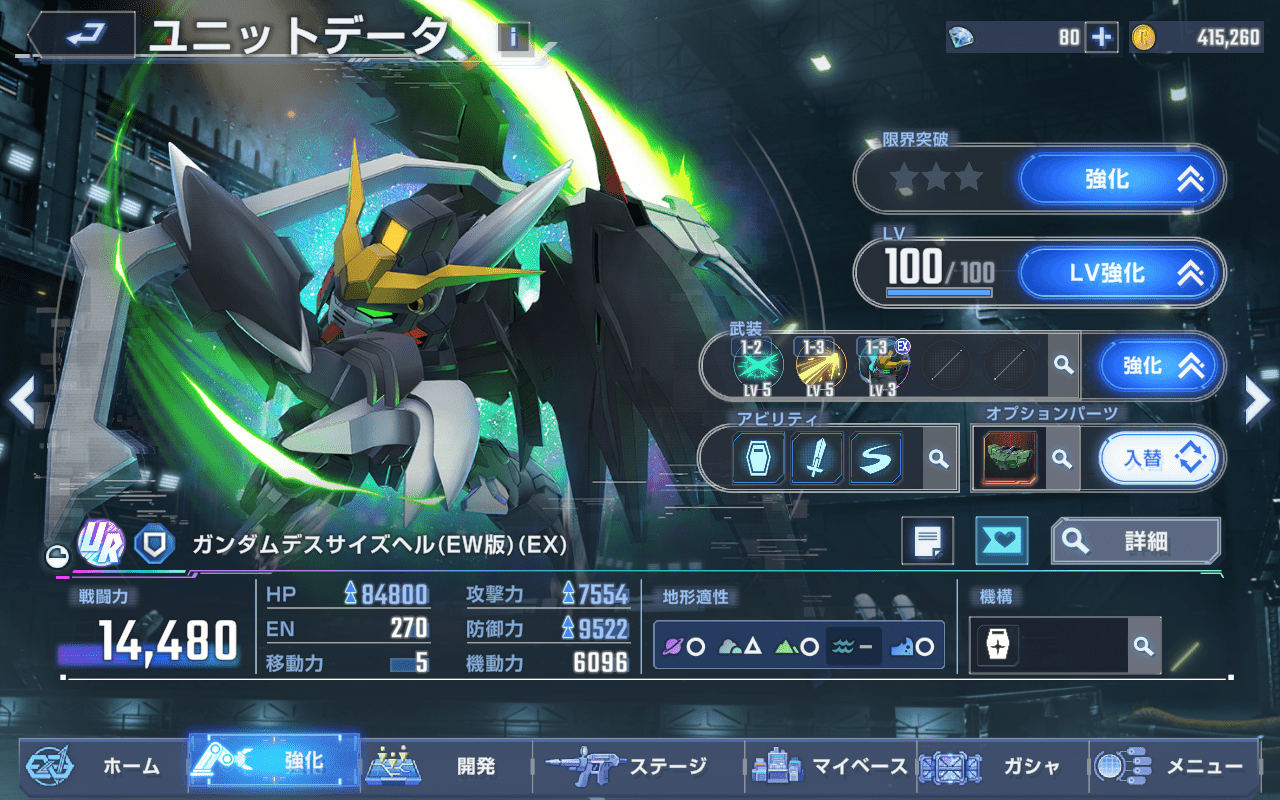
Task: Open the 詳細 details button
Action: click(x=1135, y=541)
